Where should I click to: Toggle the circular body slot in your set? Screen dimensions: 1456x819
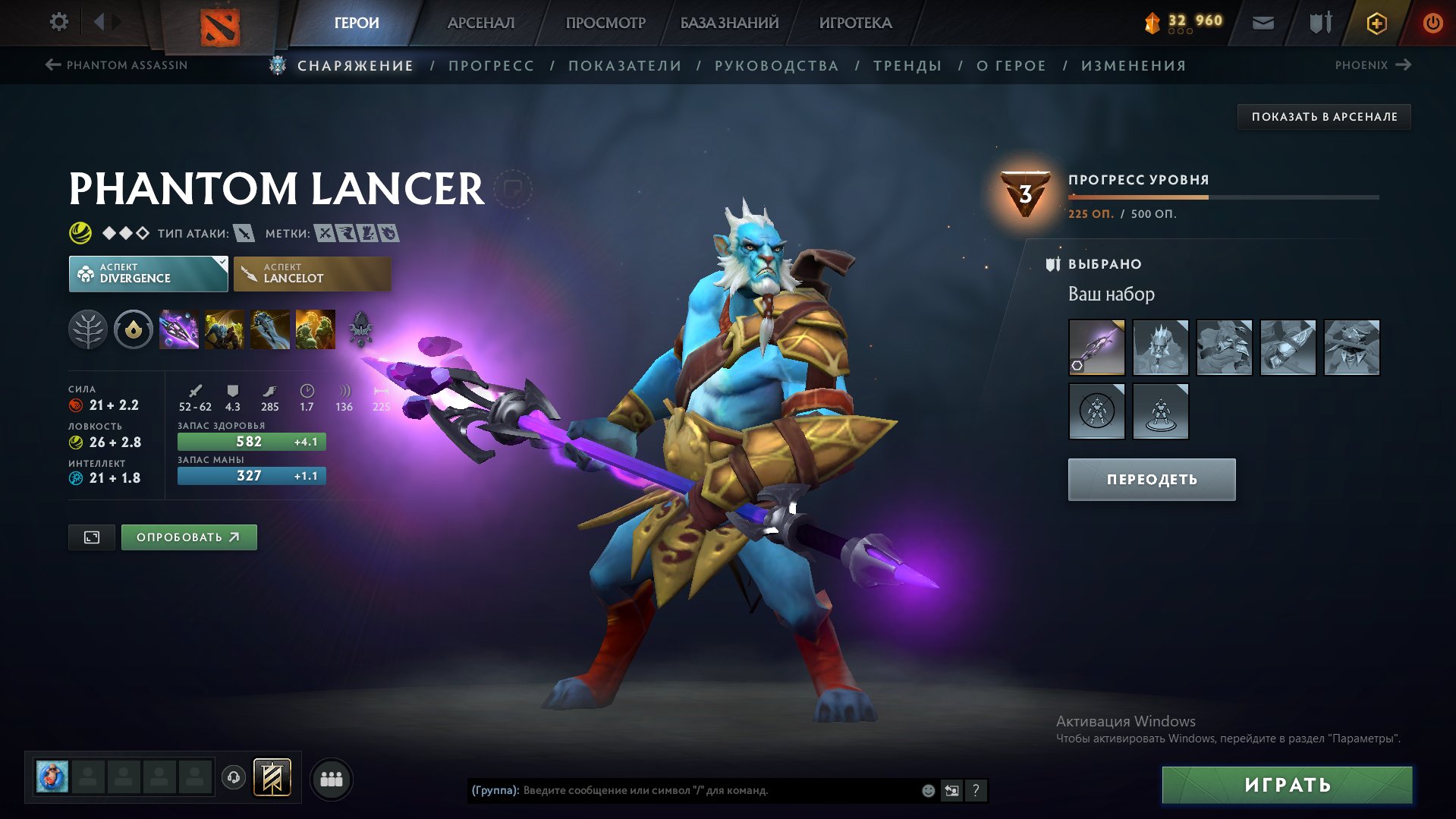1098,411
